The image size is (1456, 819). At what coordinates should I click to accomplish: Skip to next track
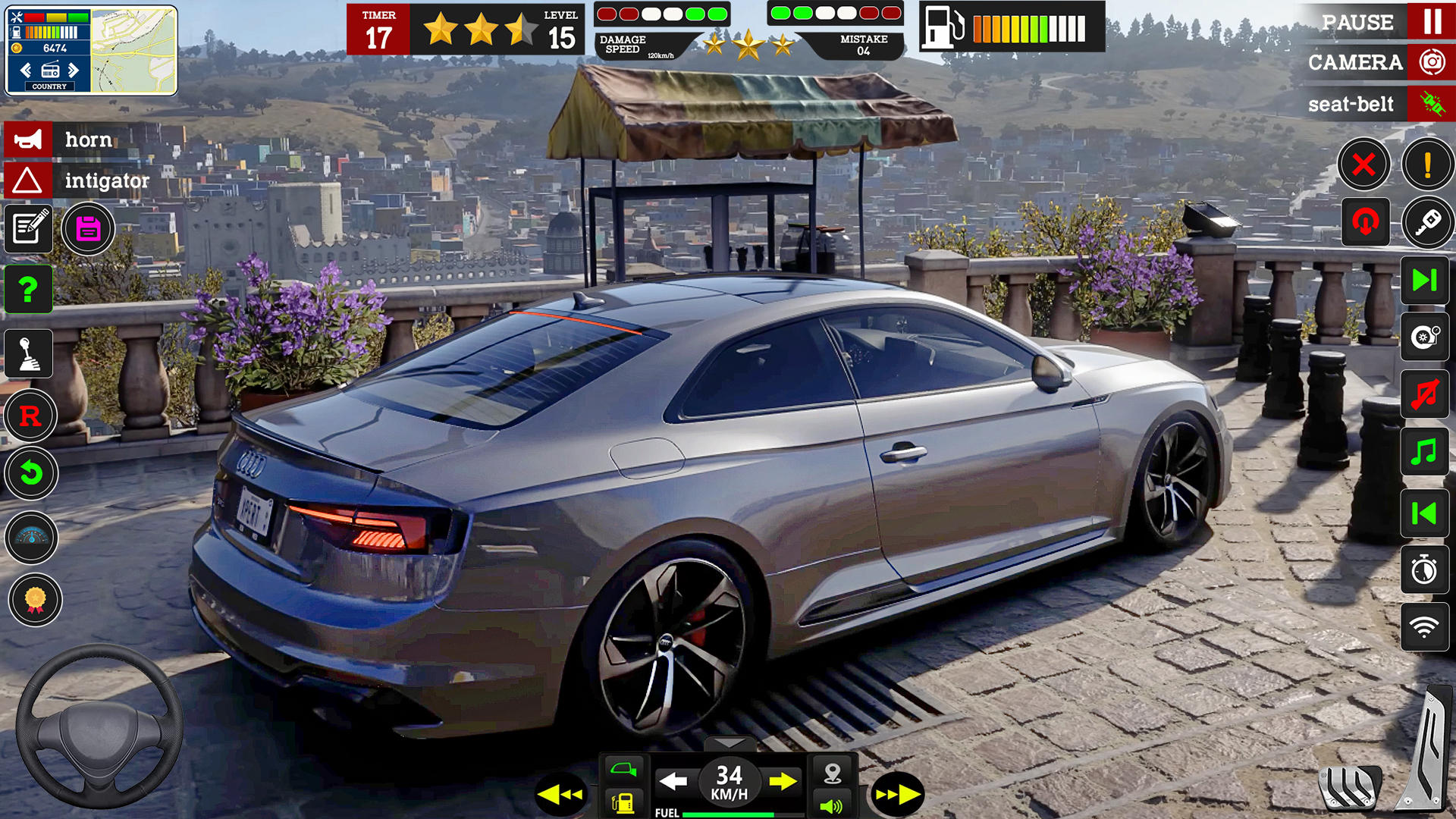pos(1424,281)
